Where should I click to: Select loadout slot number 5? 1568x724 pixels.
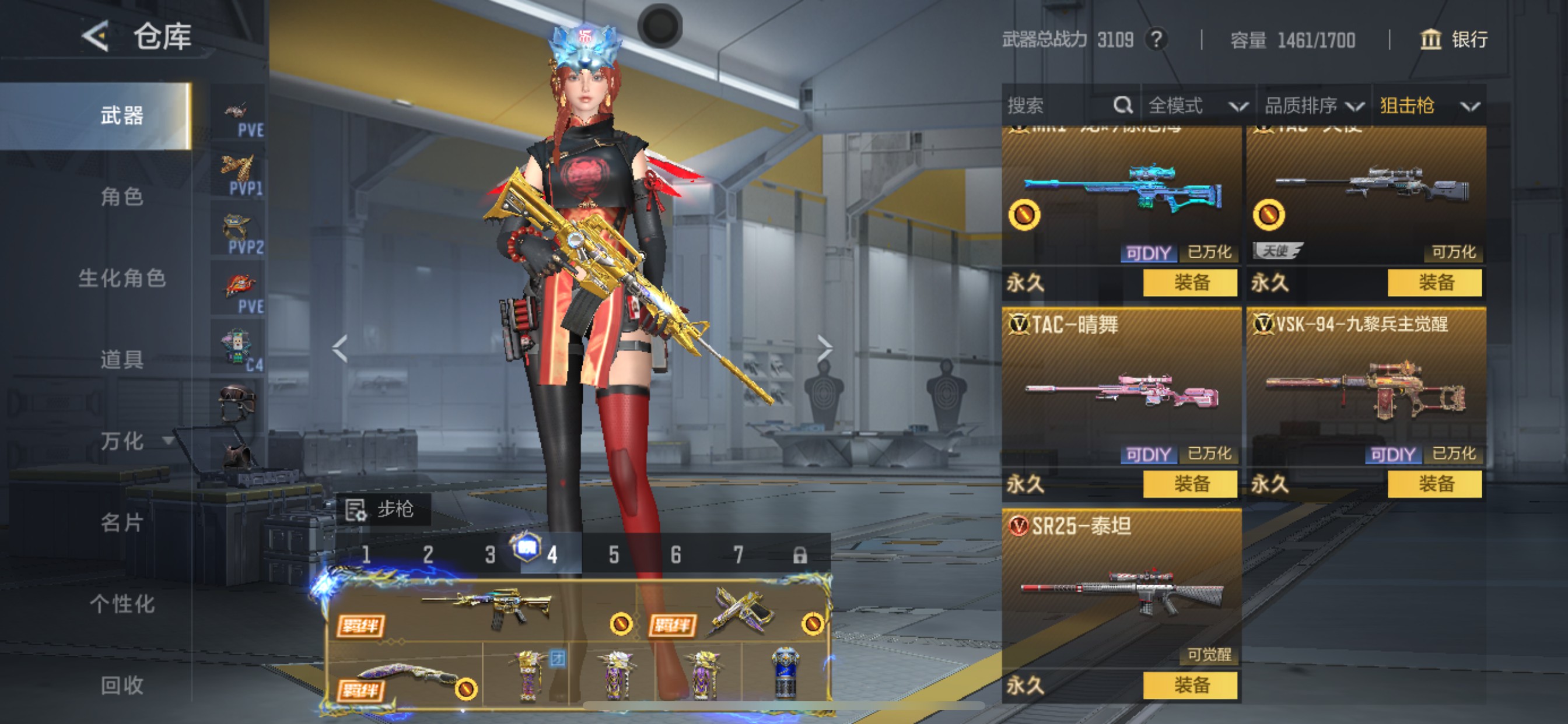click(x=614, y=555)
